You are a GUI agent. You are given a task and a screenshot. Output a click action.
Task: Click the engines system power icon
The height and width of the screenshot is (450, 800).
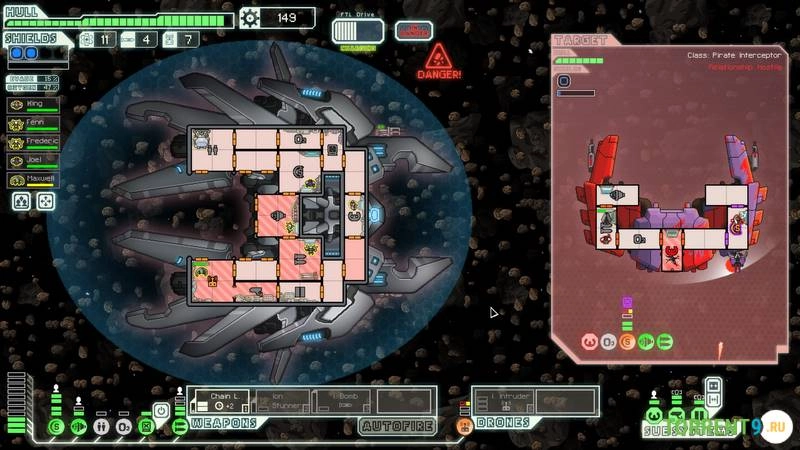click(x=78, y=427)
